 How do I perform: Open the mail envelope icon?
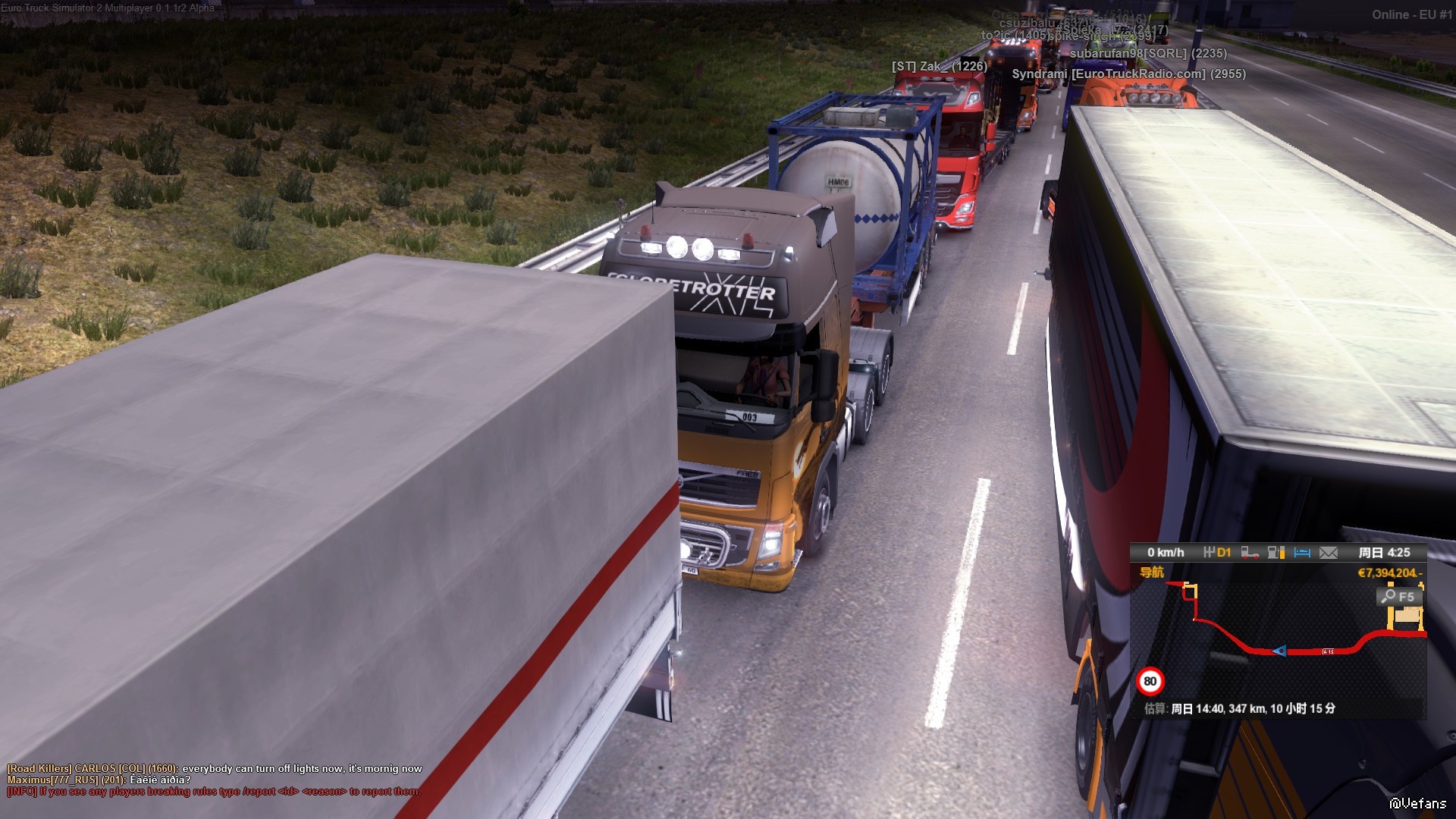click(1329, 553)
